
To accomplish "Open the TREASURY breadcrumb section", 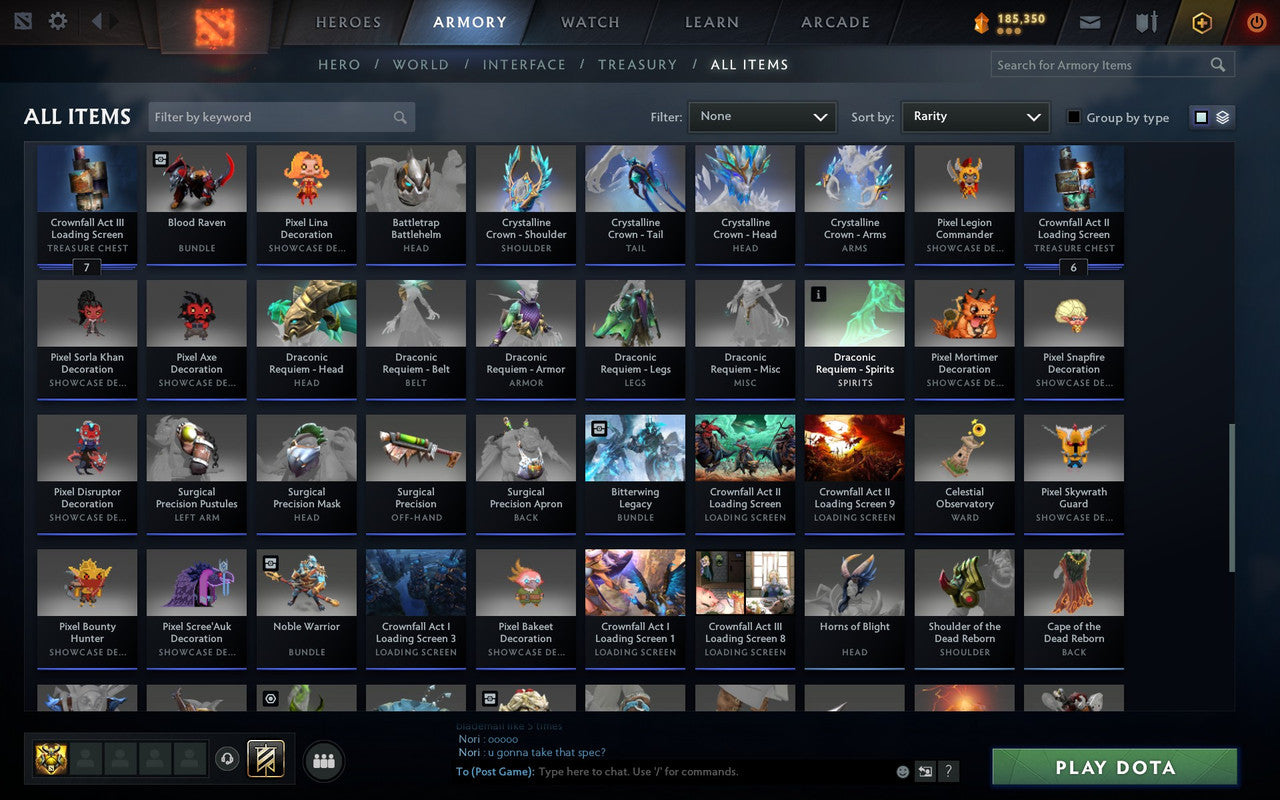I will [637, 64].
